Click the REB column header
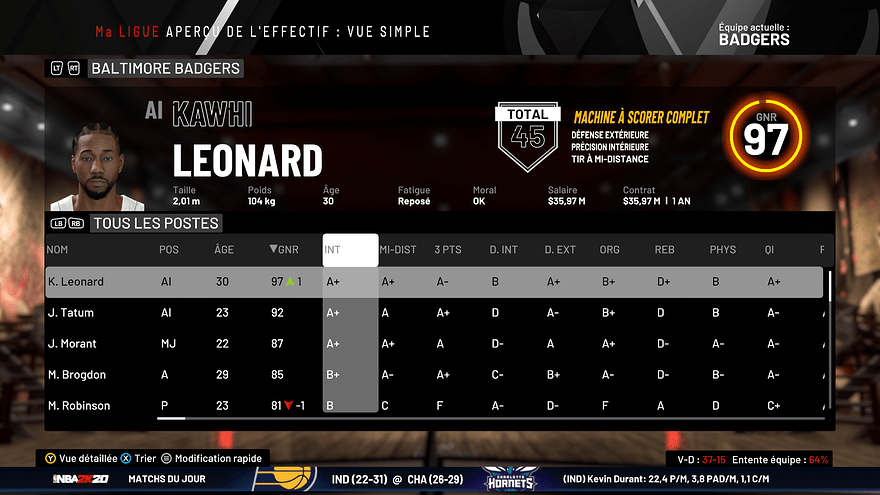880x495 pixels. click(x=665, y=250)
